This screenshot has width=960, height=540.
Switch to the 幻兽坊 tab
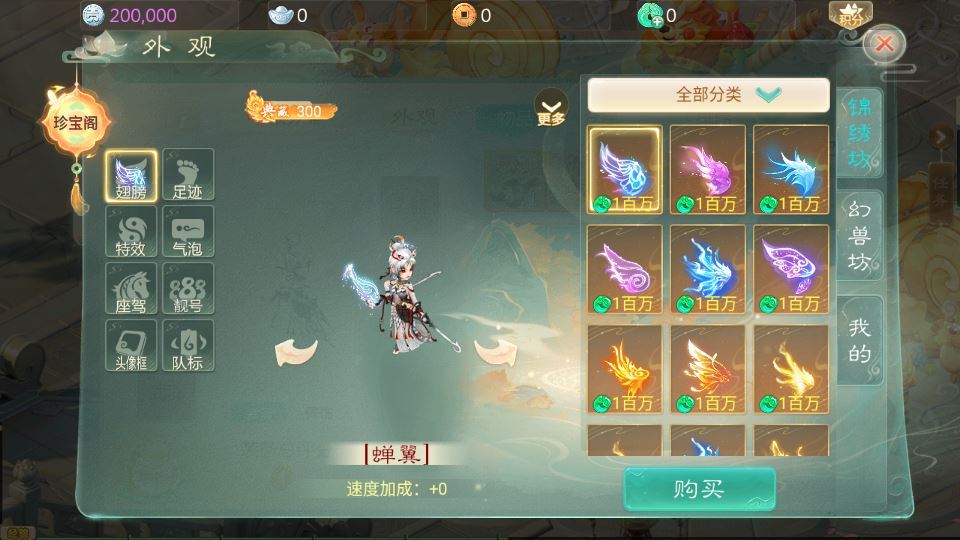click(859, 236)
